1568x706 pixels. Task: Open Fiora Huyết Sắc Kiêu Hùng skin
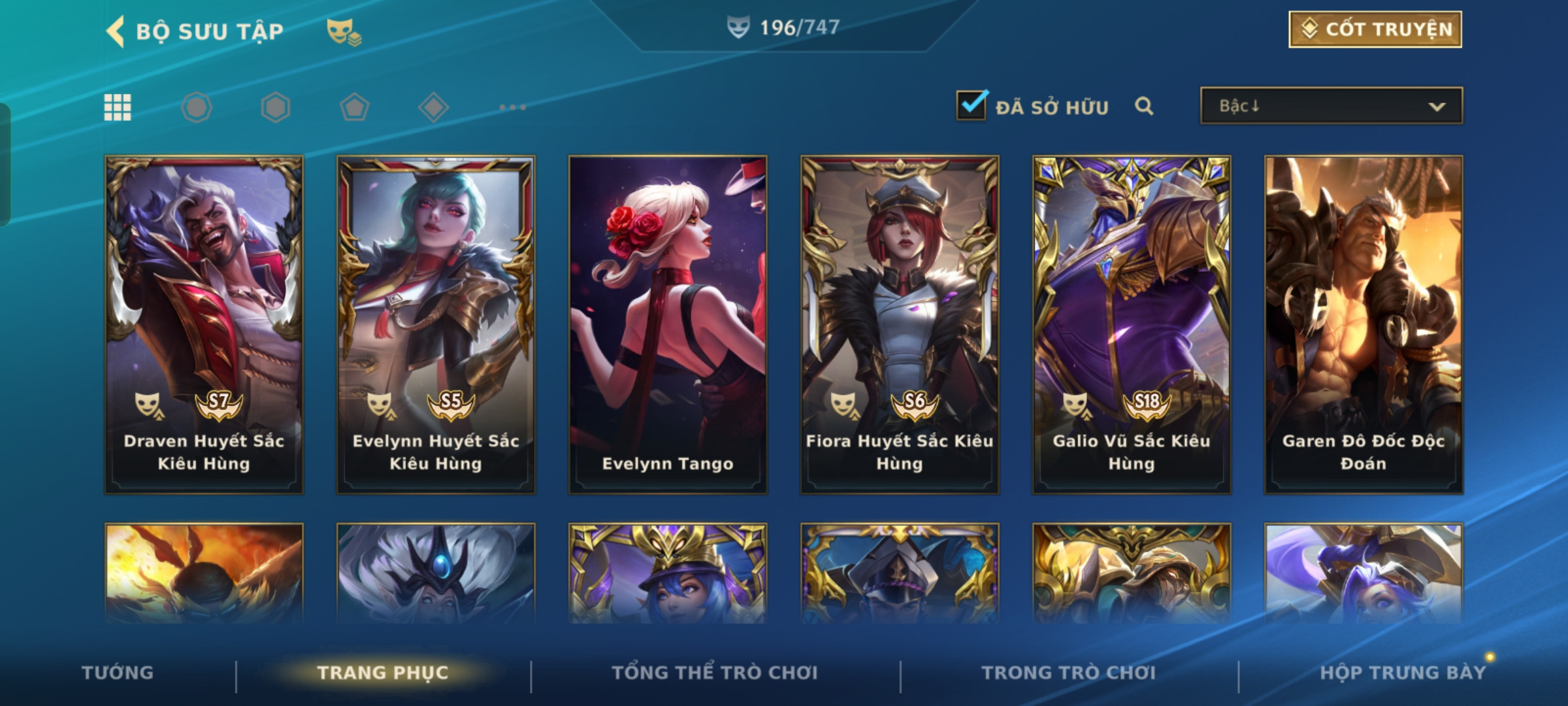click(x=900, y=324)
